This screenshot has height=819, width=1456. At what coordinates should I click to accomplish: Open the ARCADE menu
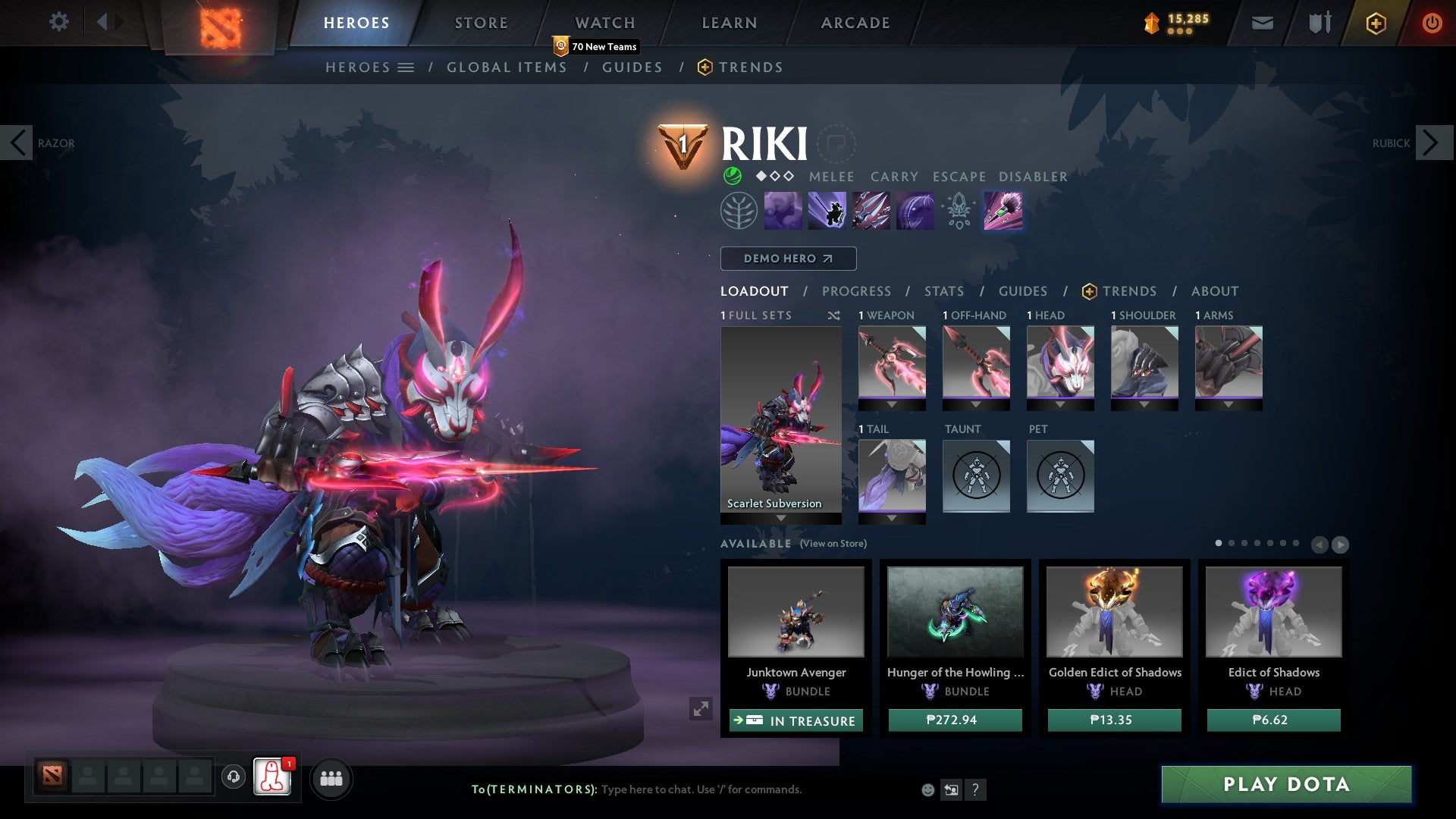(x=855, y=23)
